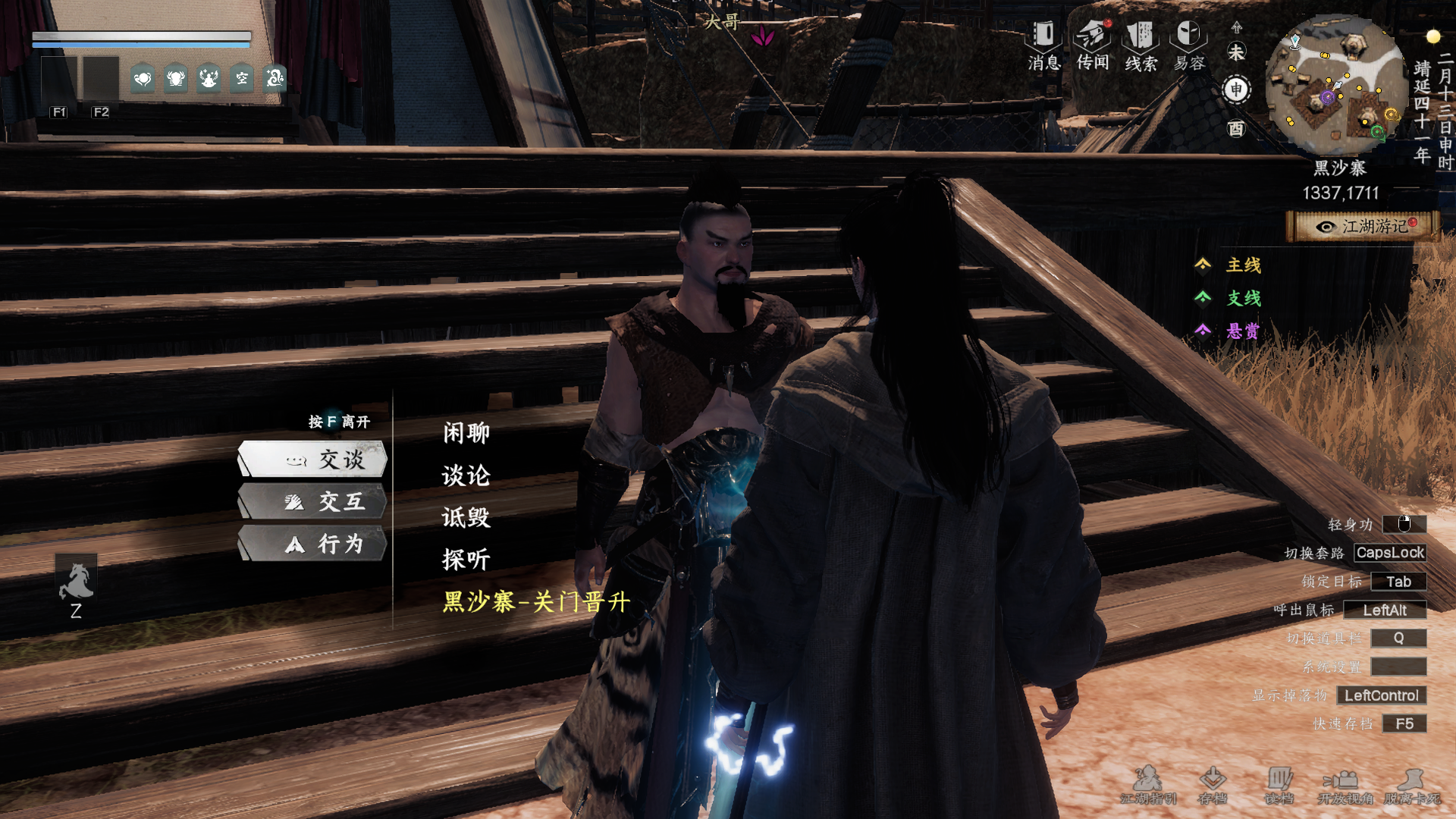Select the yellow 黑沙寨-关门晋升 quest option
The image size is (1456, 819).
click(536, 602)
